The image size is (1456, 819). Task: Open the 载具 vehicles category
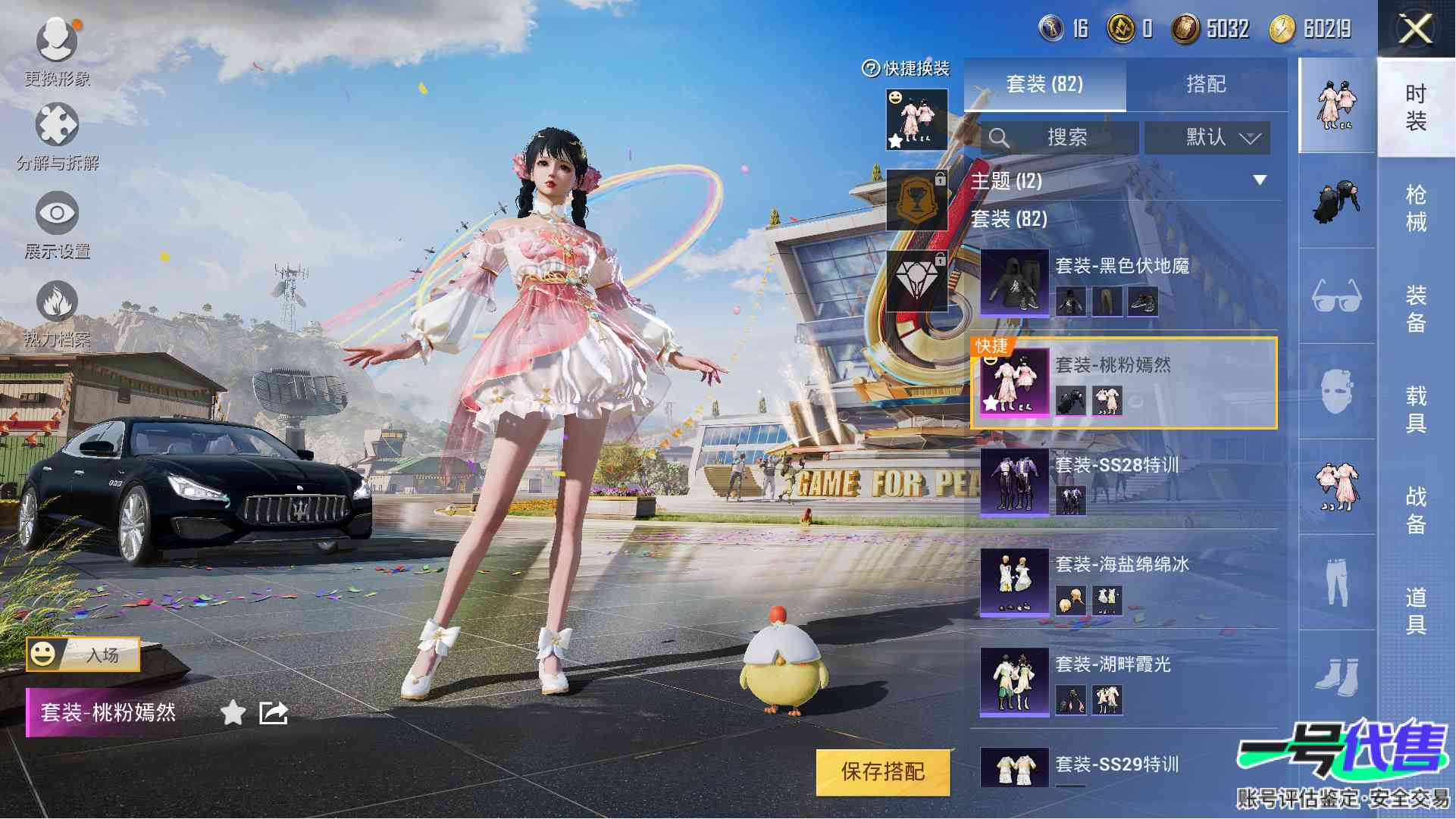click(1415, 409)
